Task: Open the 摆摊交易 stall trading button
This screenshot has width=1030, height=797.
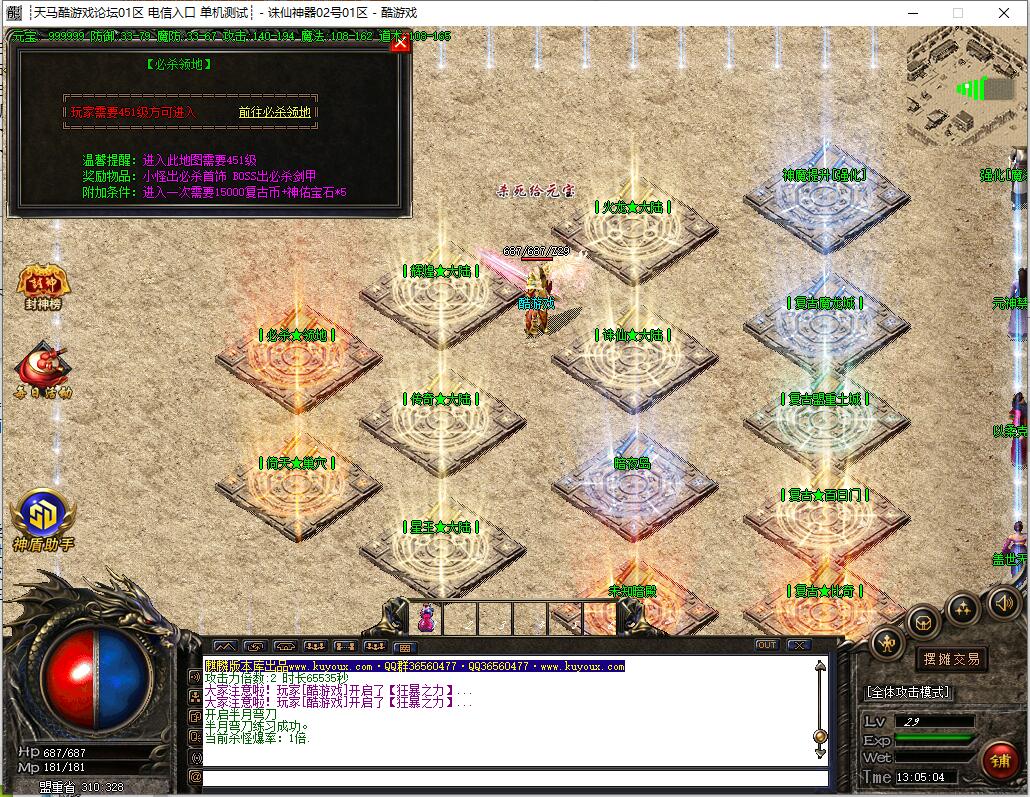Action: click(950, 659)
